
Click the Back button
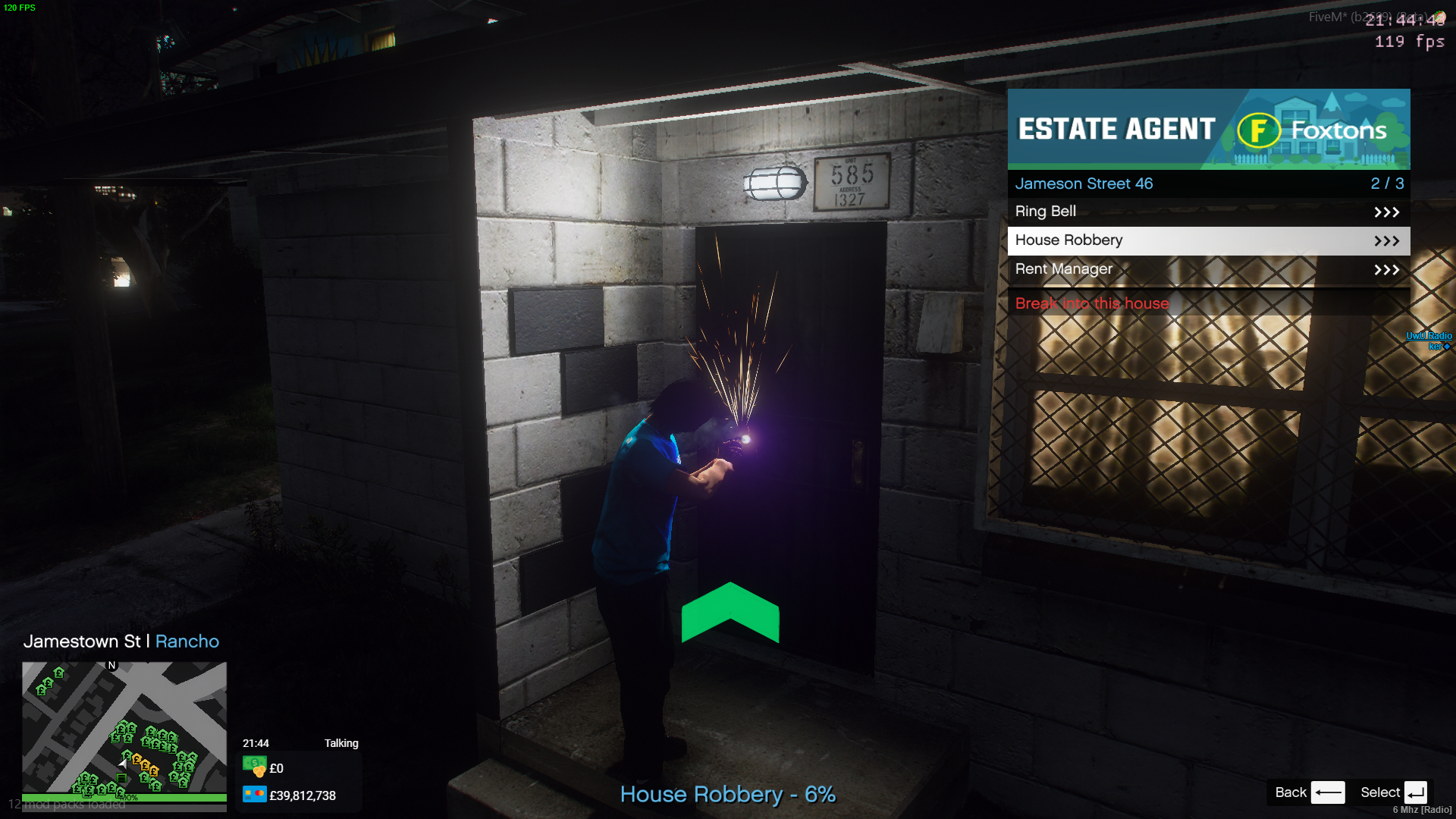tap(1309, 792)
